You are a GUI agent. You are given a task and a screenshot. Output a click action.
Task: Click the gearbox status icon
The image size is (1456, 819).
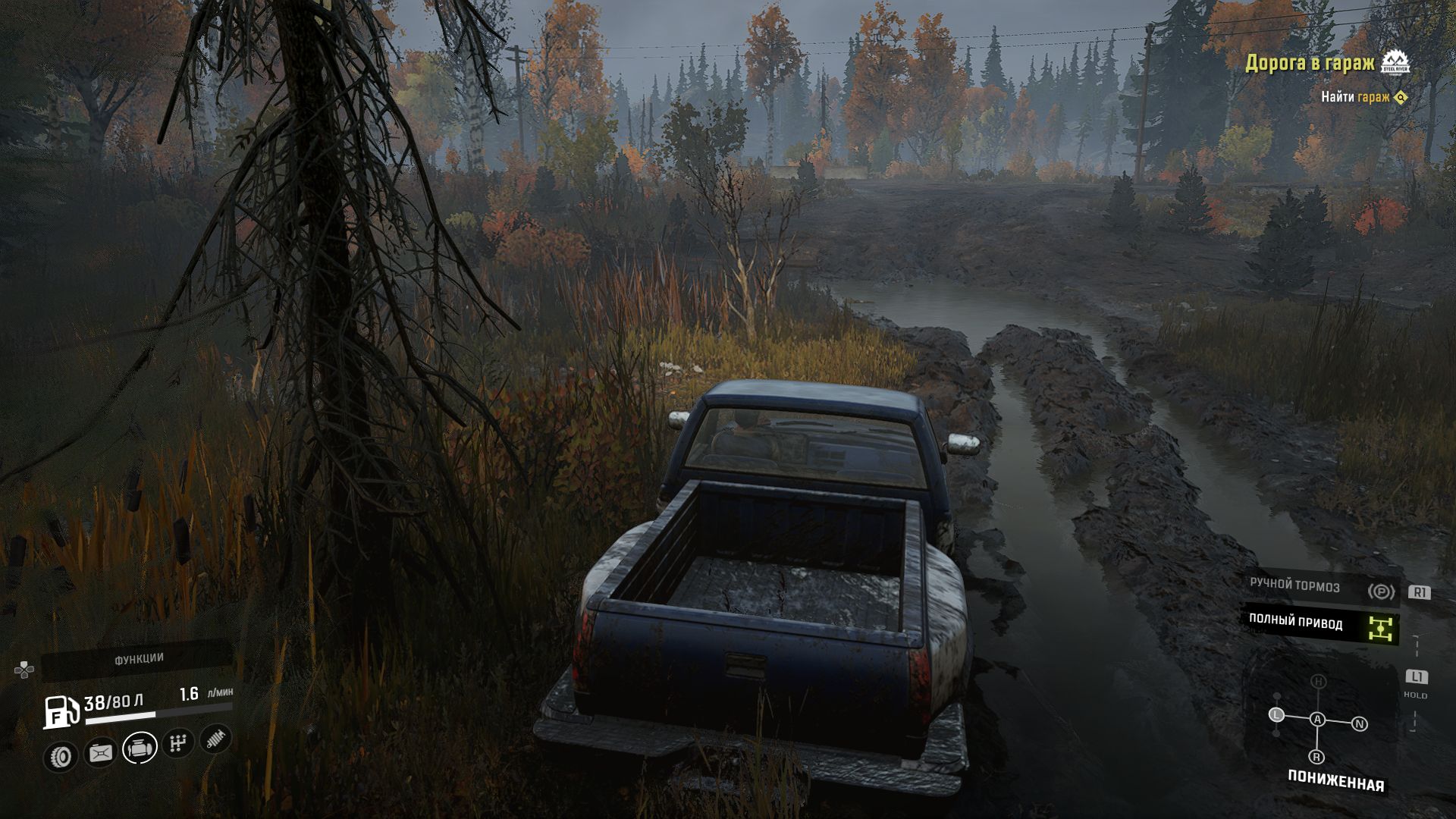(x=177, y=743)
